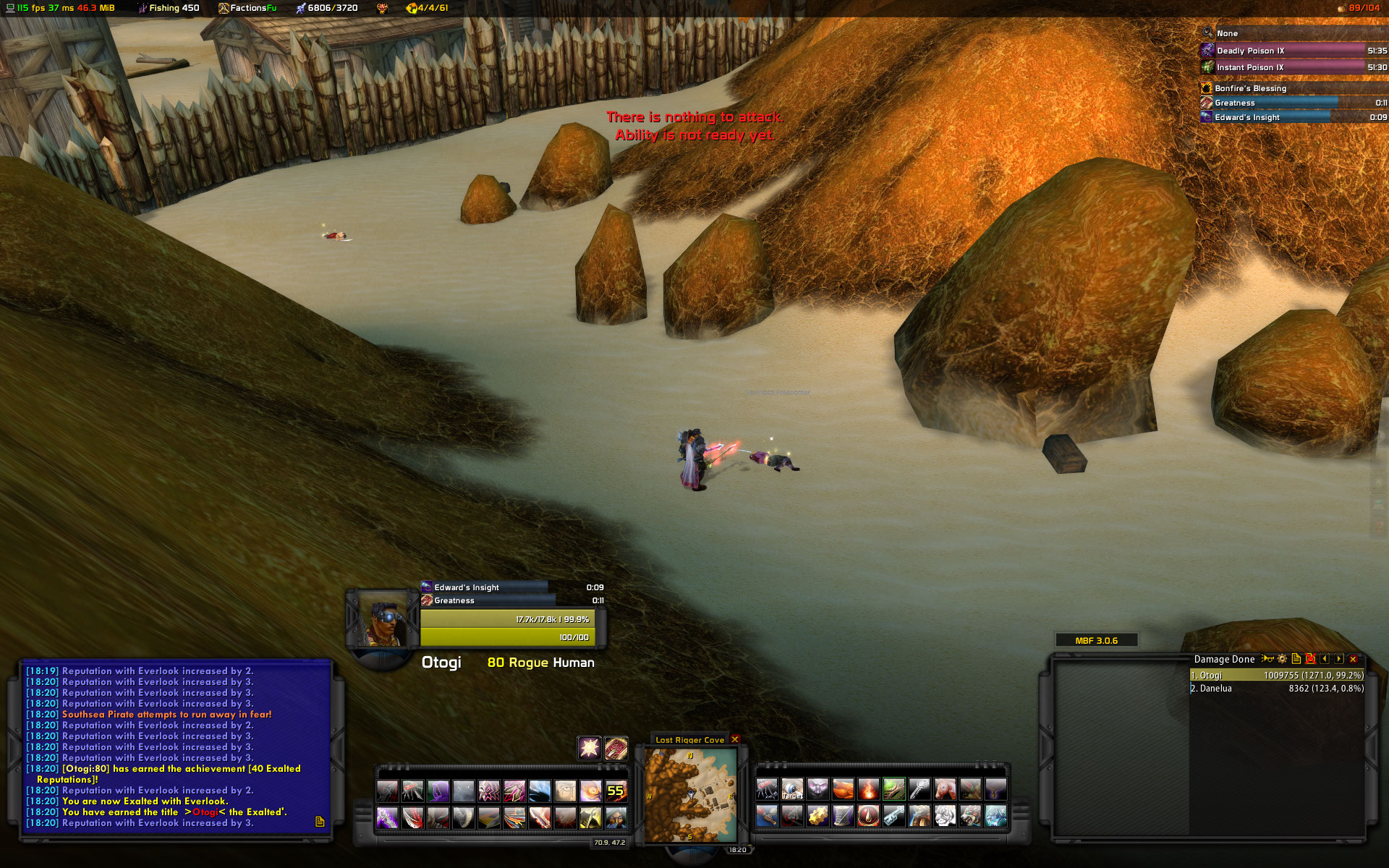Click the Lost Rigger Cove minimap
Image resolution: width=1389 pixels, height=868 pixels.
click(x=690, y=796)
